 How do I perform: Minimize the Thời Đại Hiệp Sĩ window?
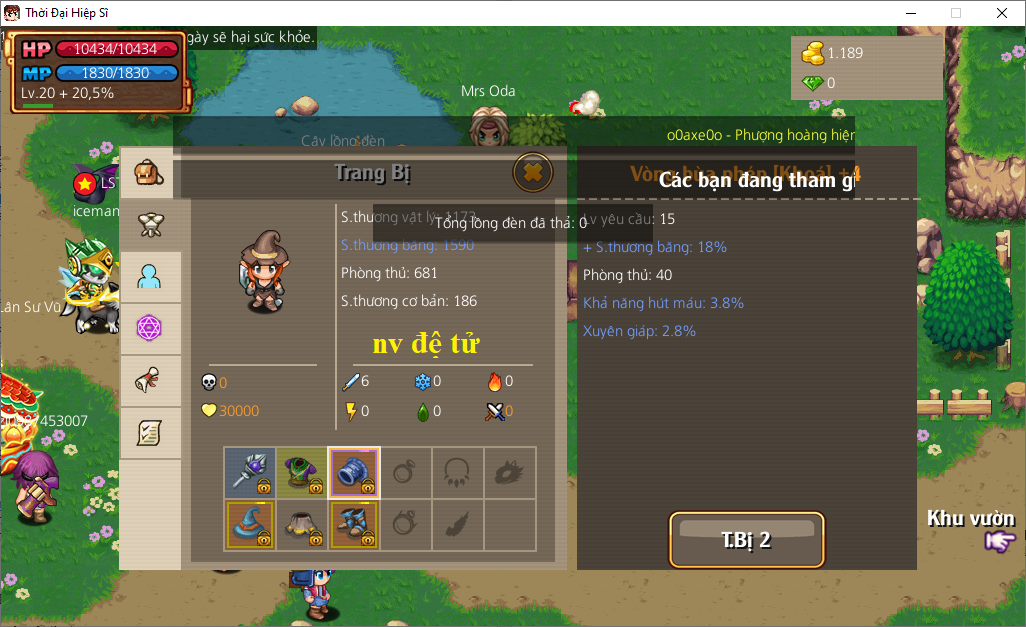910,13
